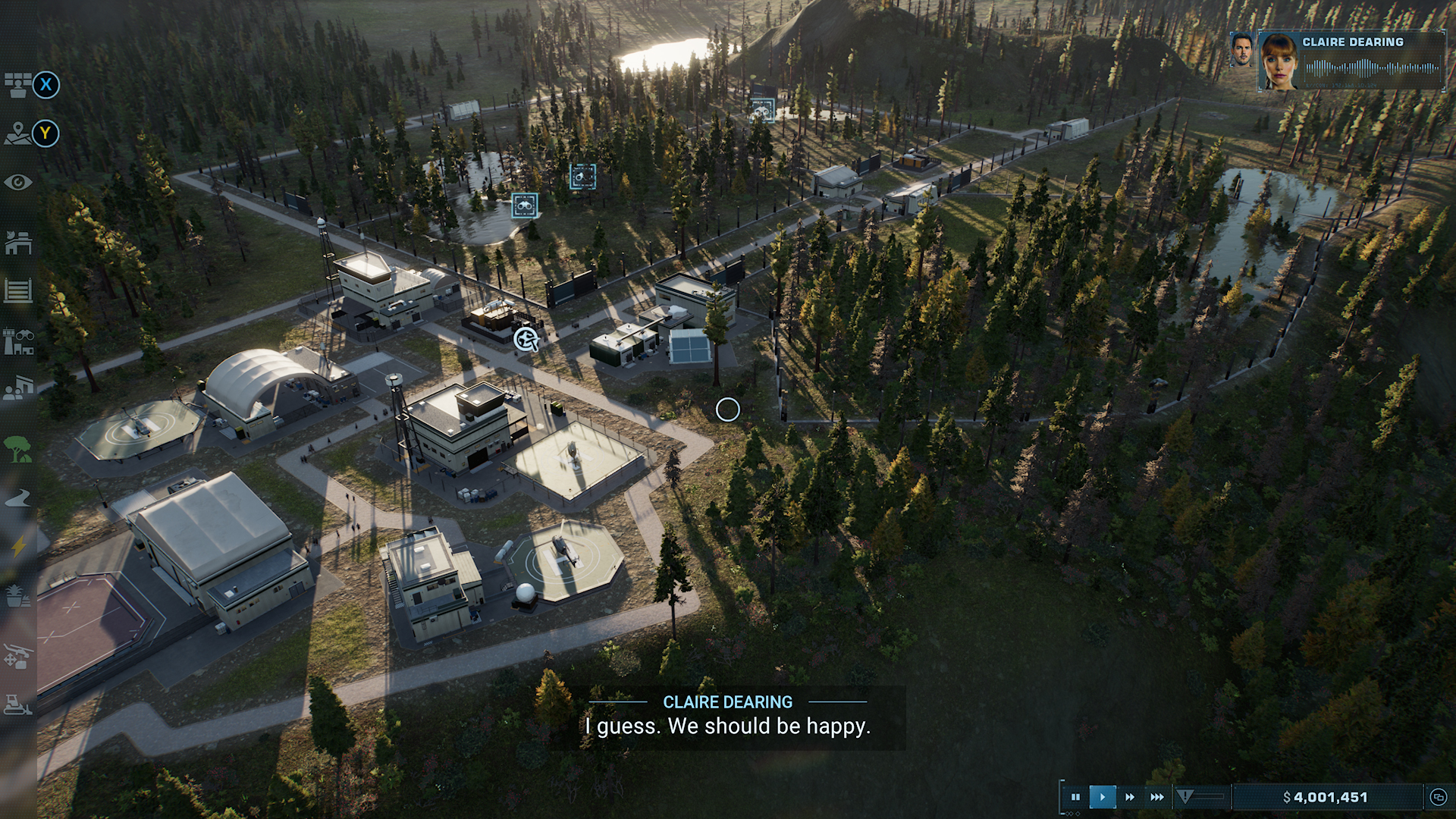
Task: Open the map pin view
Action: [18, 134]
